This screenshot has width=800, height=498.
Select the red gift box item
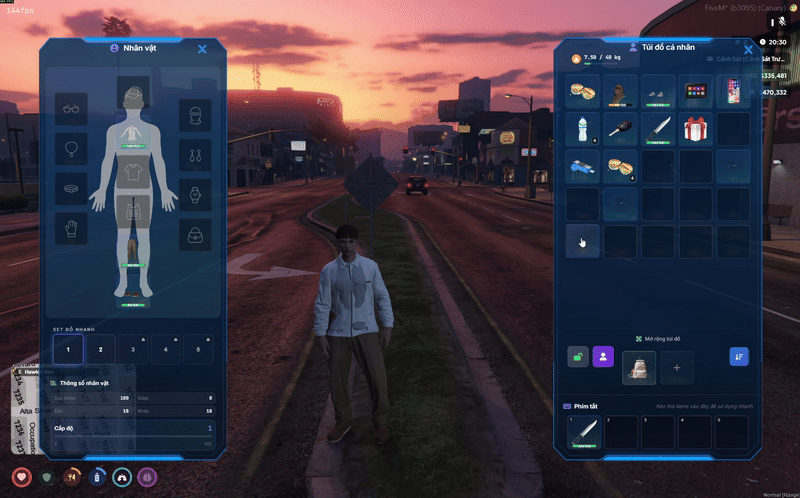696,128
